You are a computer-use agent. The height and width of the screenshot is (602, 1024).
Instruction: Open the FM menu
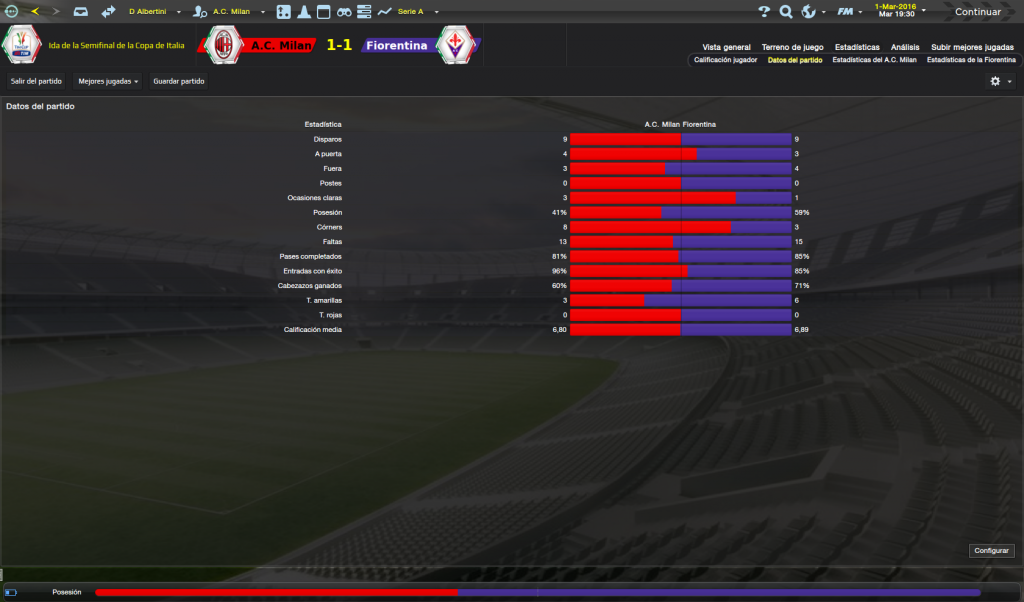[849, 12]
